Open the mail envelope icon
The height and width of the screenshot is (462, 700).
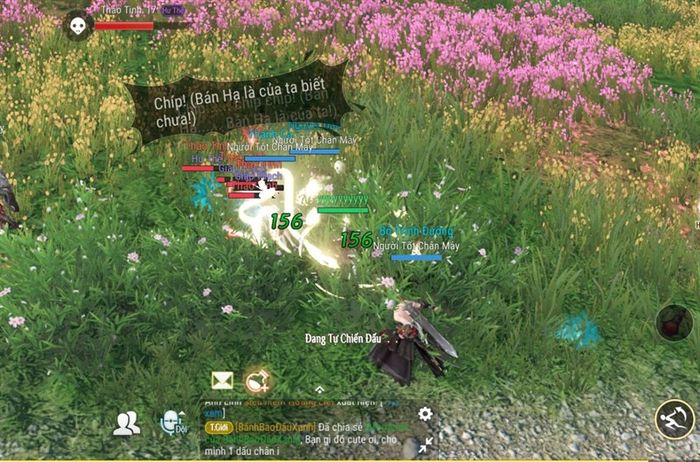click(x=222, y=380)
